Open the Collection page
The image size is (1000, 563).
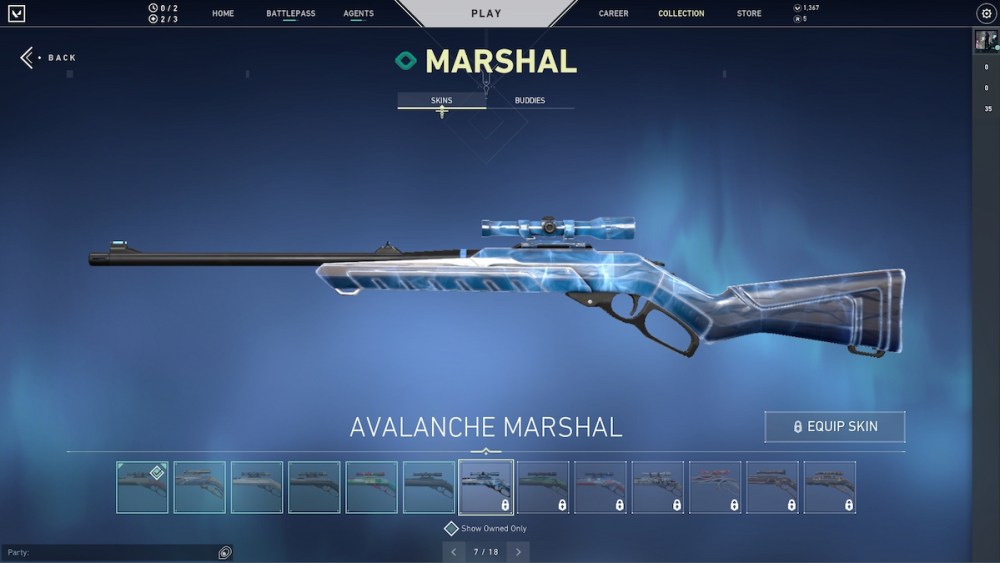coord(681,14)
